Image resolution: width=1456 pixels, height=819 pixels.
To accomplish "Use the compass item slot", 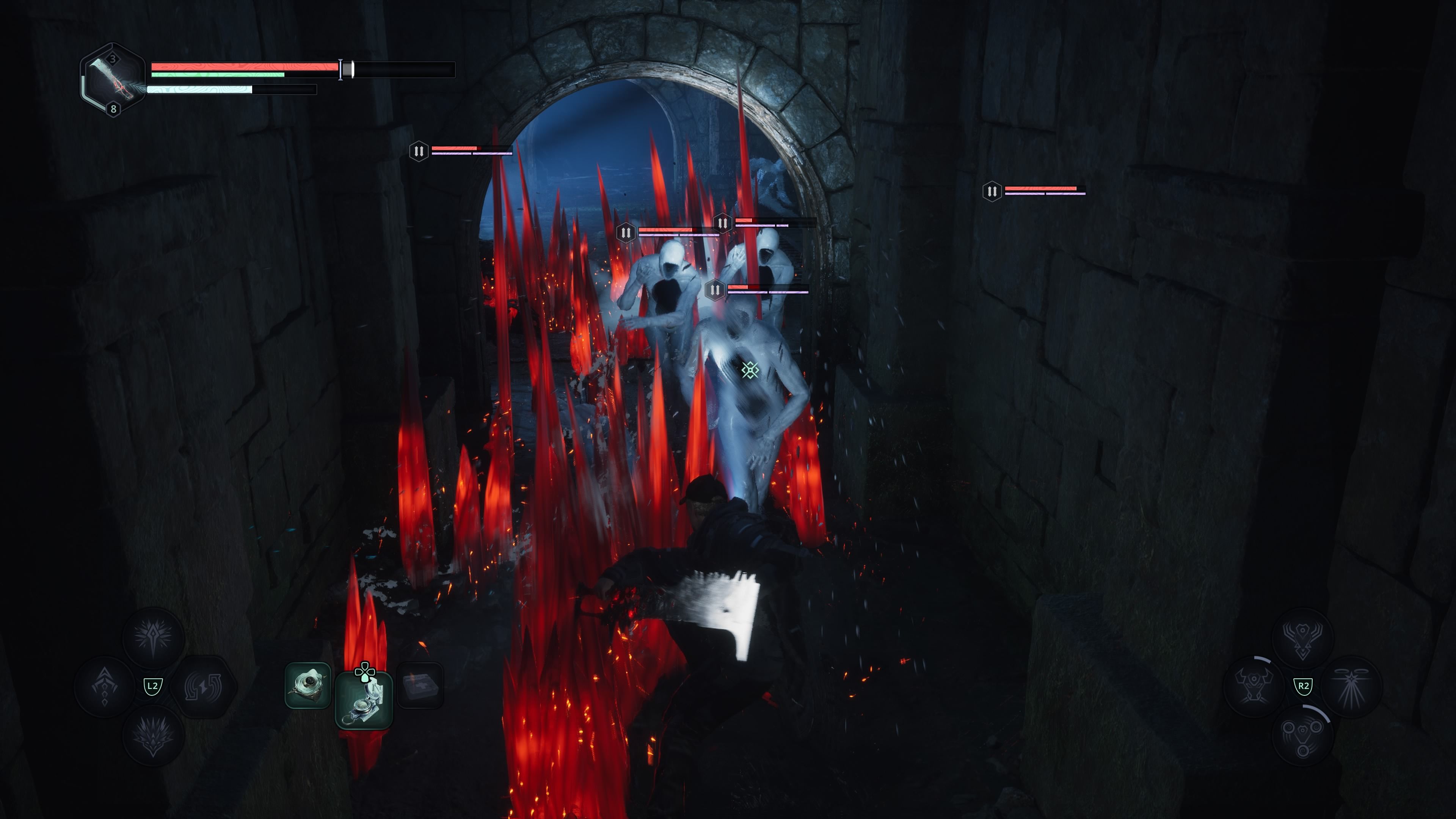I will 364,700.
